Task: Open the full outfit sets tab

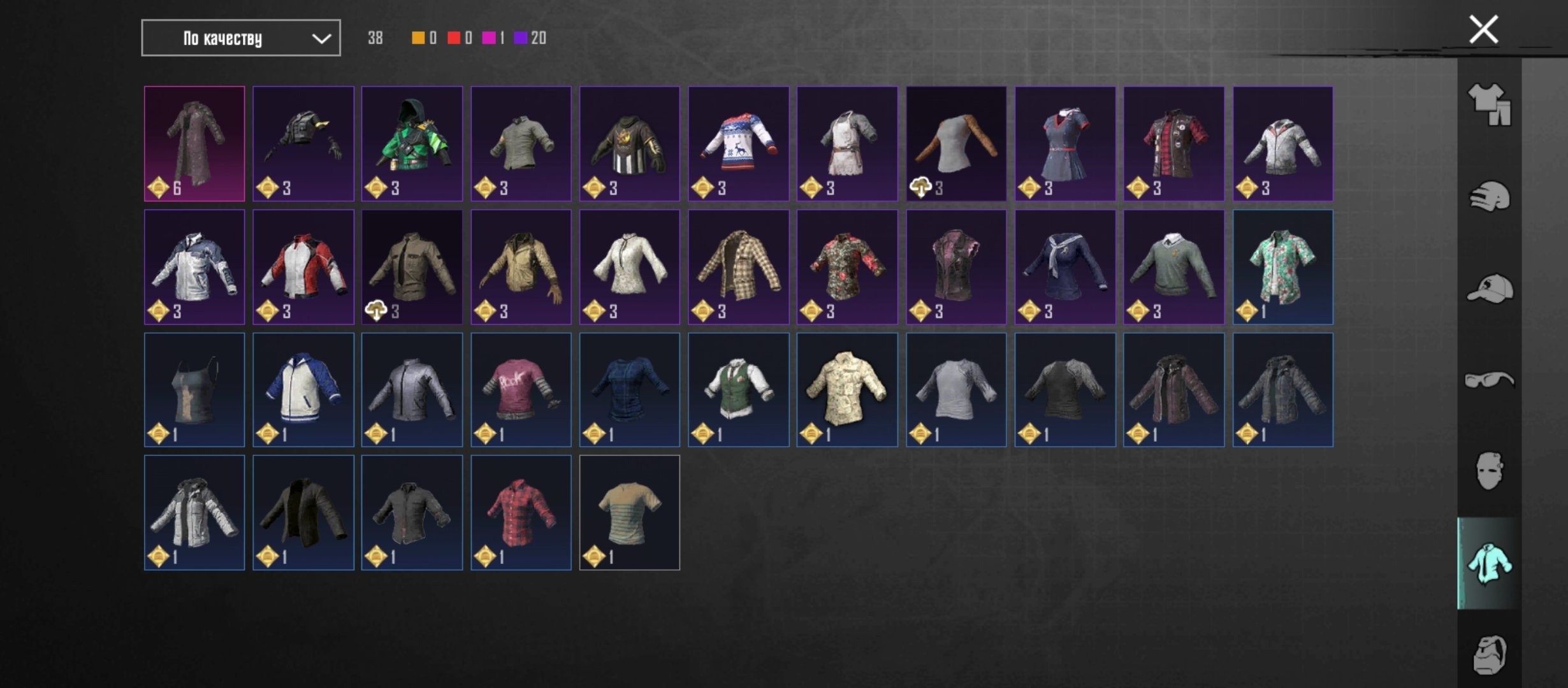Action: 1489,104
